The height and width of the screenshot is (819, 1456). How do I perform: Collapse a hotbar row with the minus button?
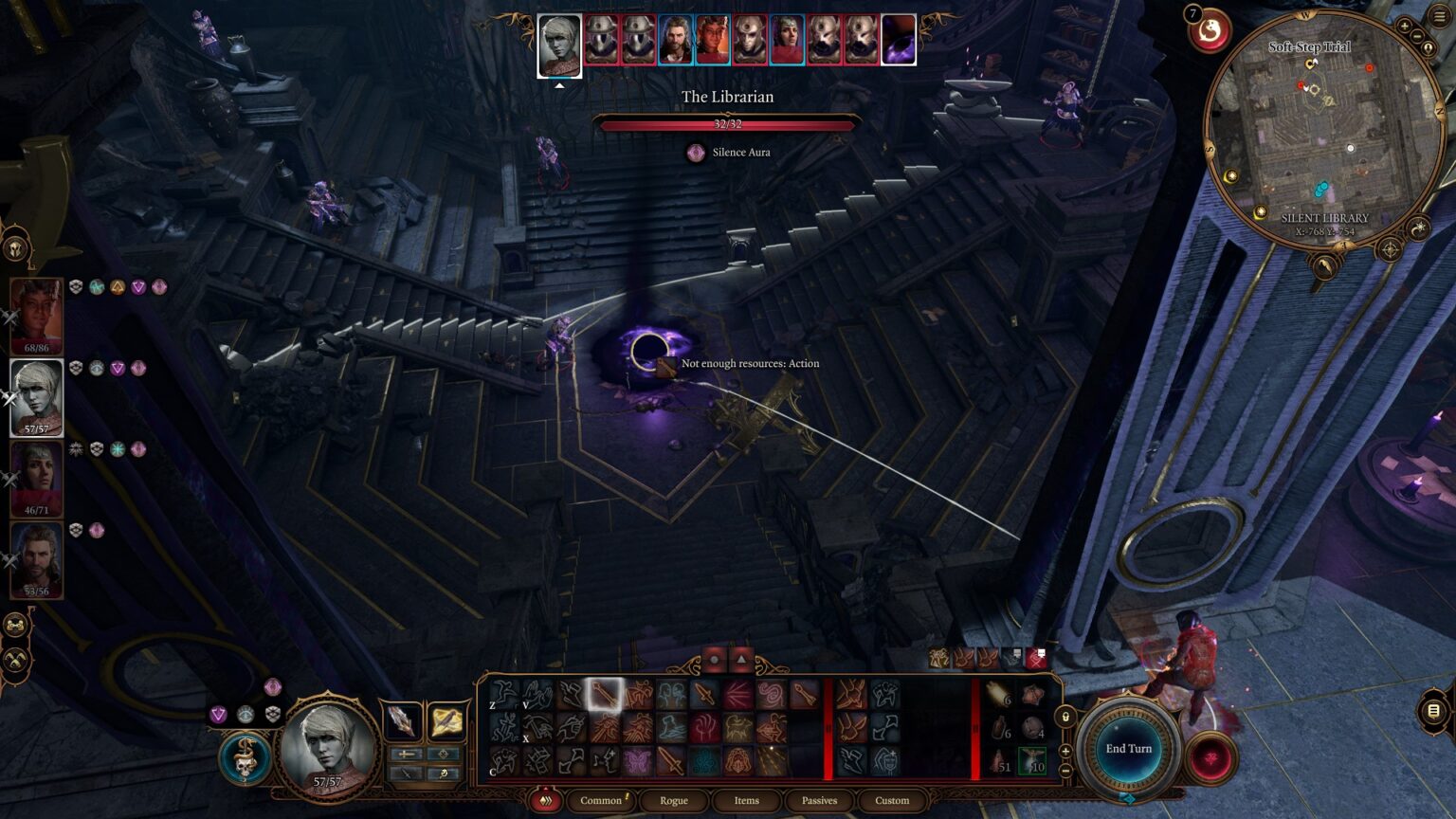pos(1065,769)
